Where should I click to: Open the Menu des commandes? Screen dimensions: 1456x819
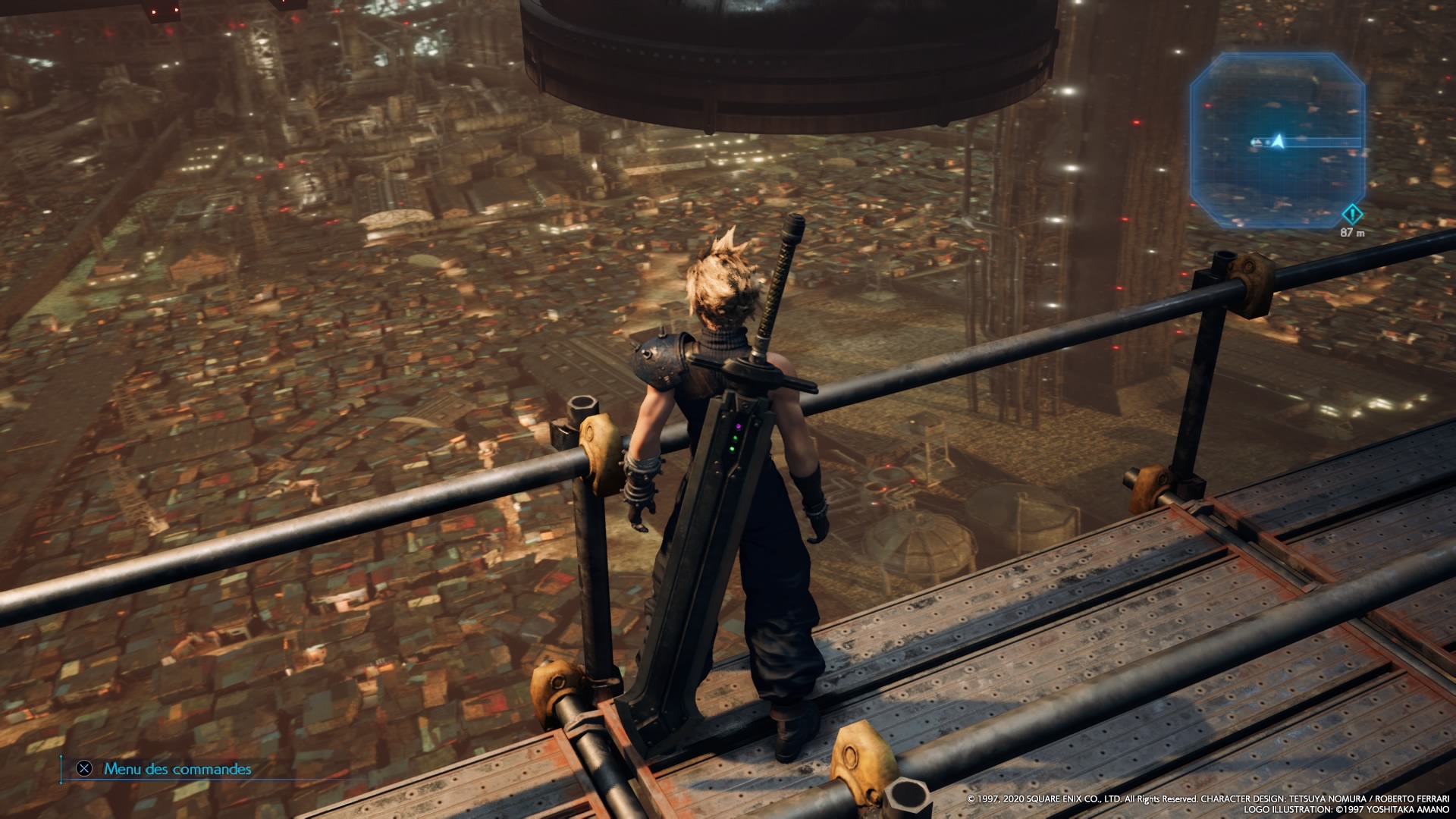tap(177, 769)
